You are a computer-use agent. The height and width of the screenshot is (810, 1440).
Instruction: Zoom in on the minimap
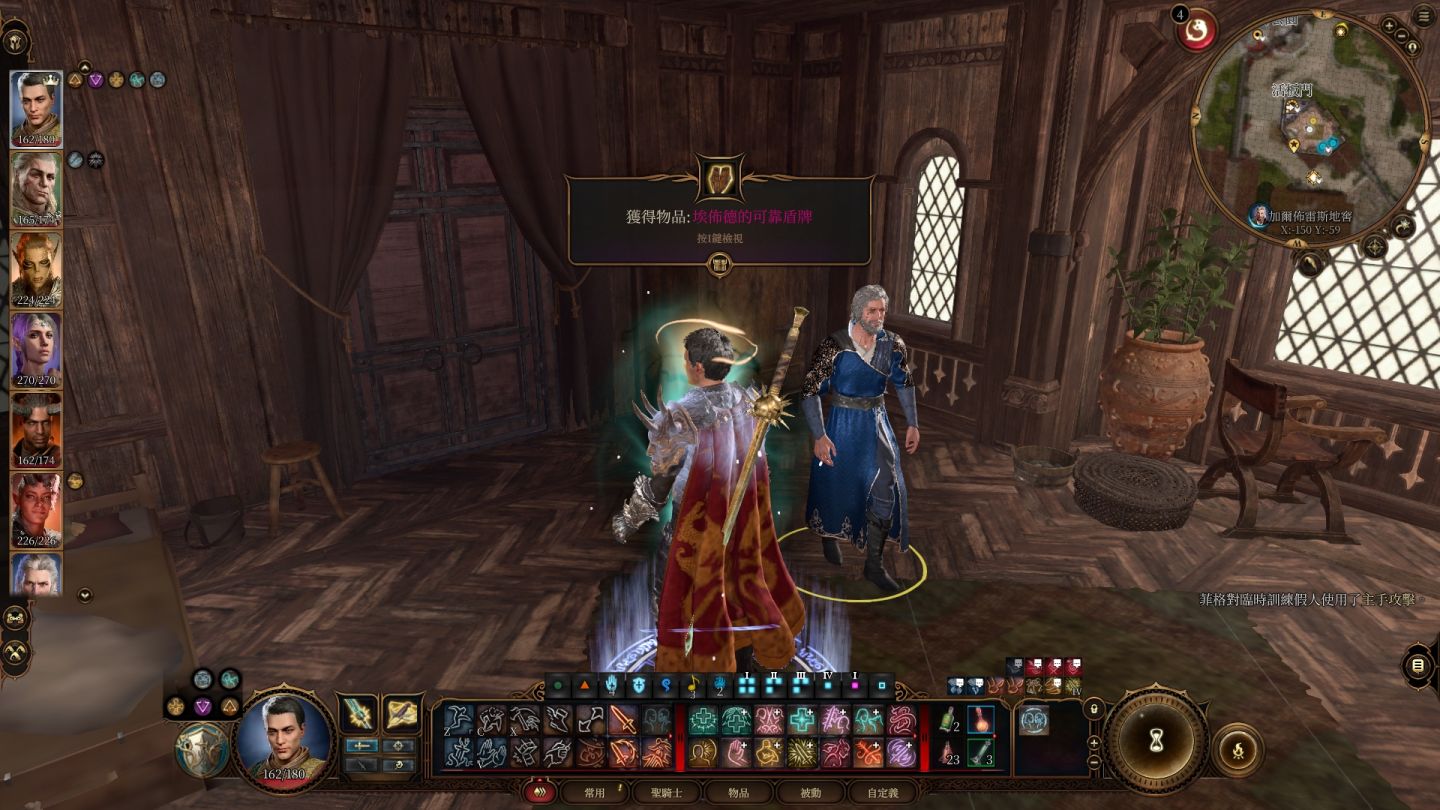pyautogui.click(x=1390, y=26)
